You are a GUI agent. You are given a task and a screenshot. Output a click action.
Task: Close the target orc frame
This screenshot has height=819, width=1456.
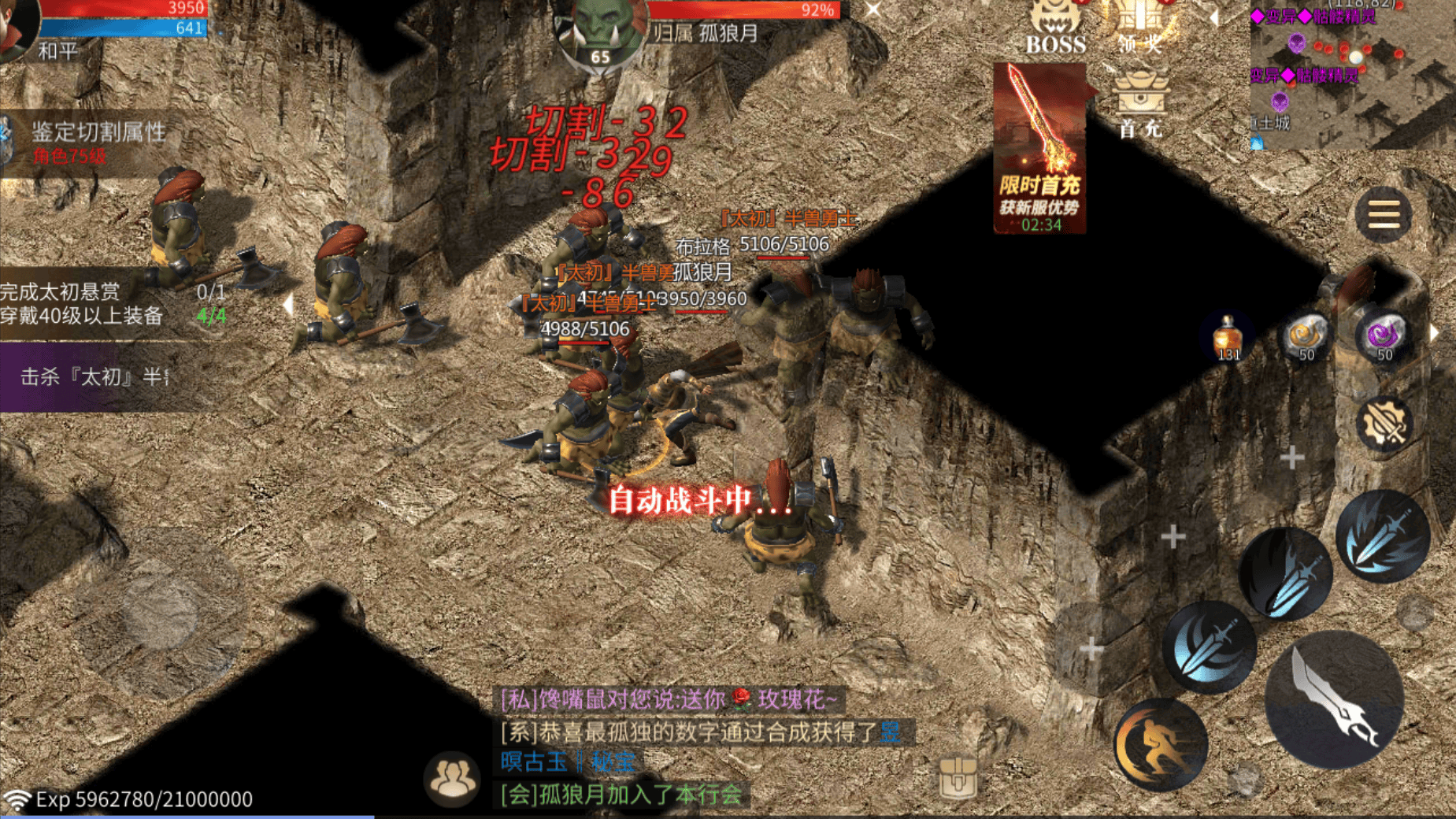(x=873, y=10)
